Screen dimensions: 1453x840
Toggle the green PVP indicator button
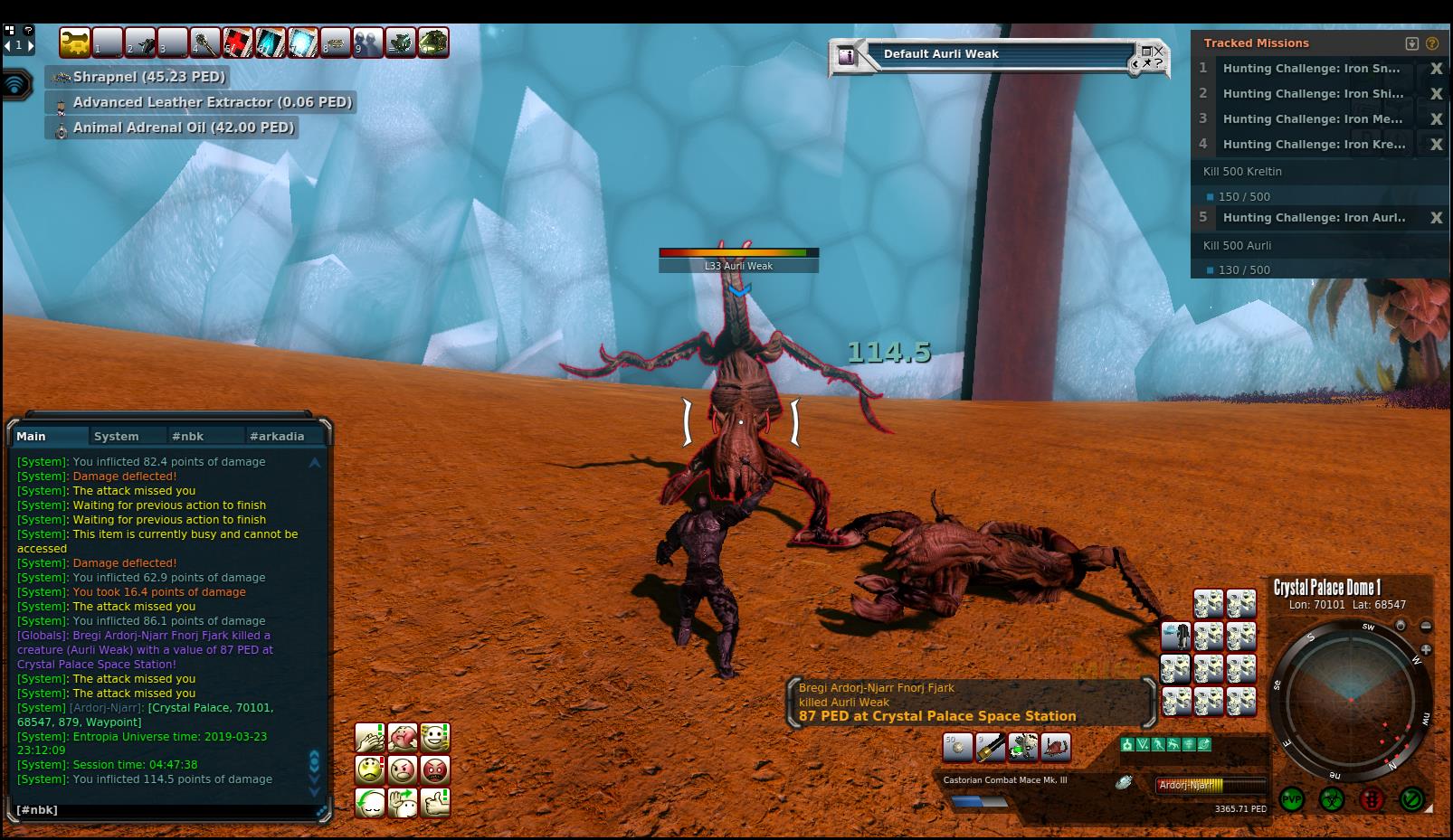click(x=1291, y=800)
